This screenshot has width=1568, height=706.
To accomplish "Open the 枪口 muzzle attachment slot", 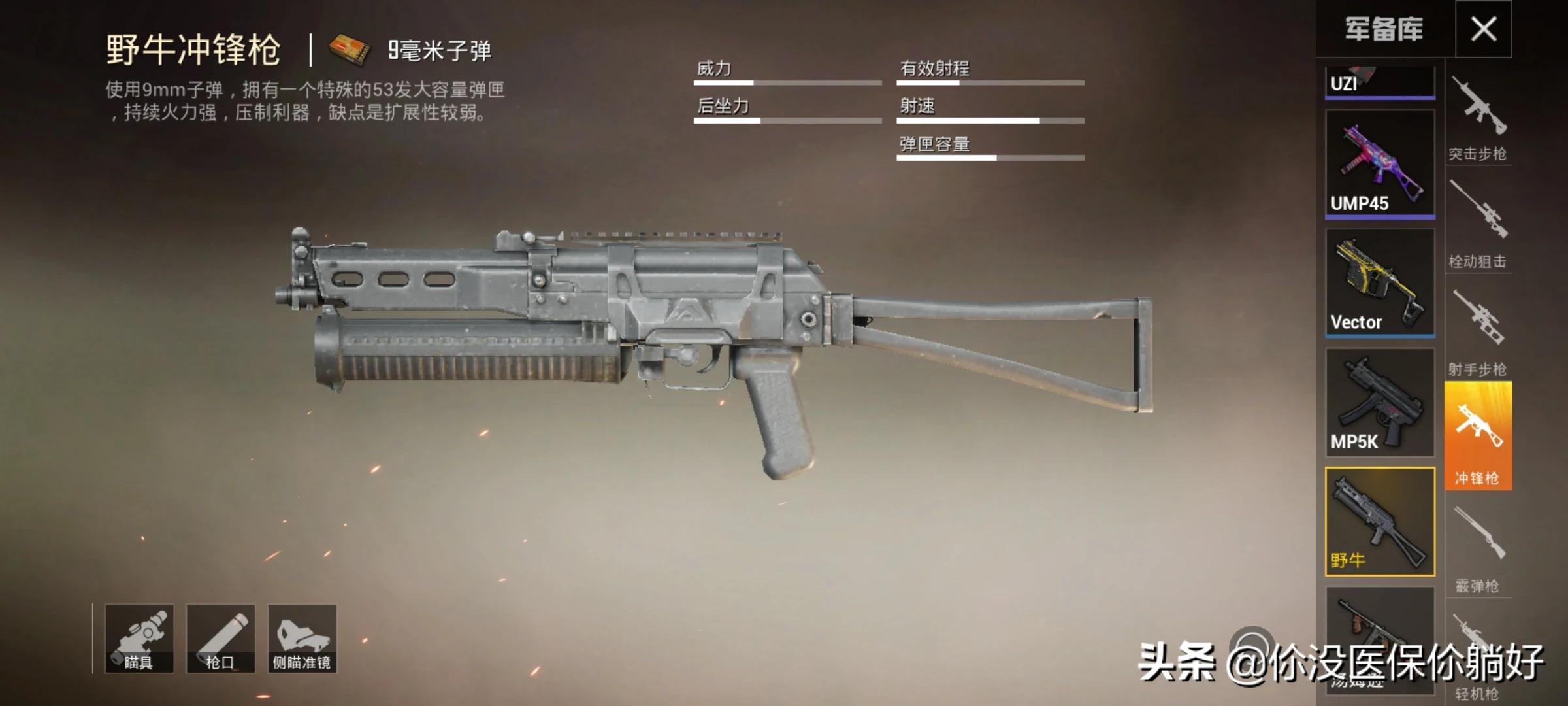I will (220, 639).
